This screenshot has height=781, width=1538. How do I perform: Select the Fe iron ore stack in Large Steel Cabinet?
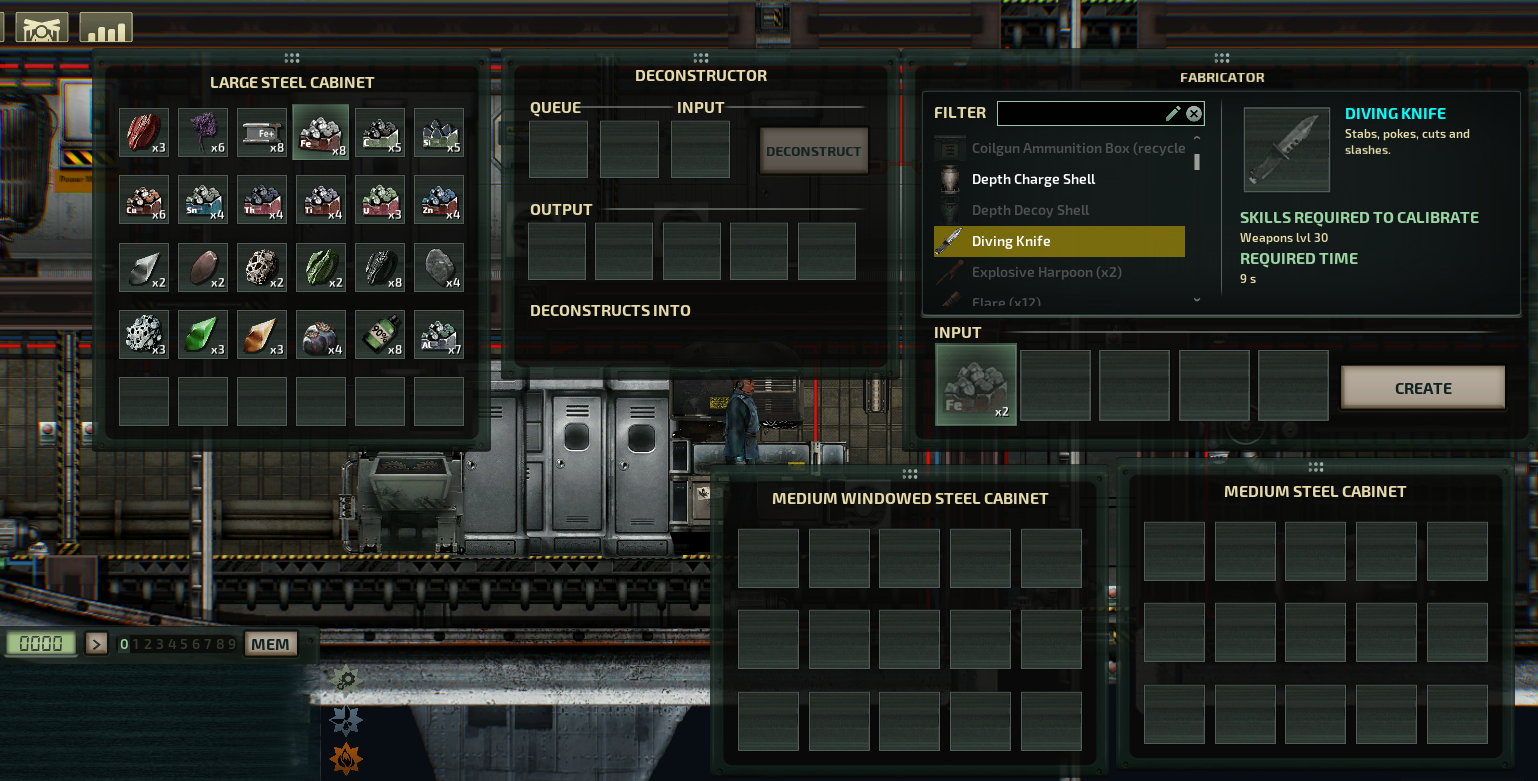(322, 132)
